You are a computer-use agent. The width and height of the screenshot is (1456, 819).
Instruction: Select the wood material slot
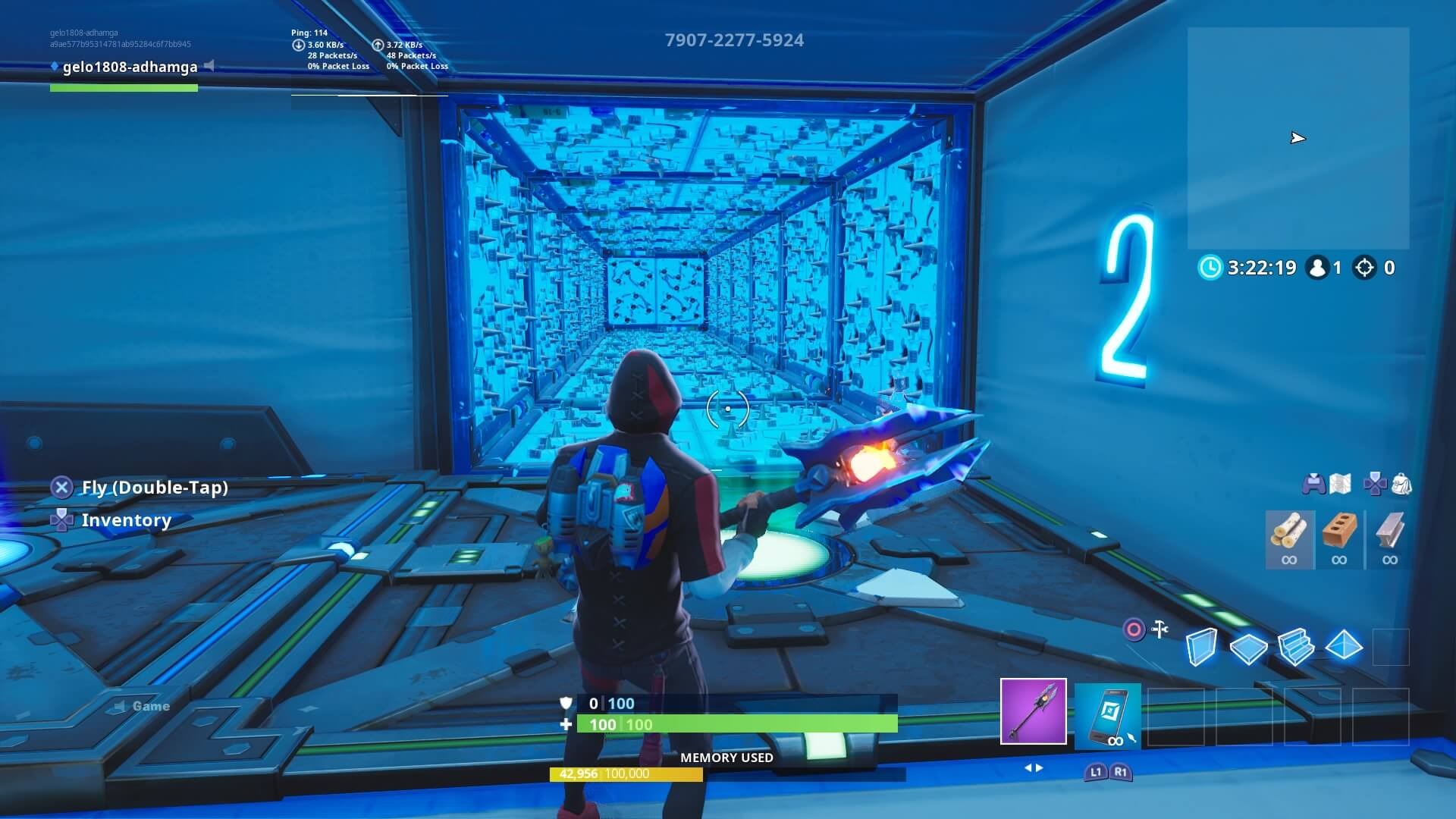[x=1289, y=540]
